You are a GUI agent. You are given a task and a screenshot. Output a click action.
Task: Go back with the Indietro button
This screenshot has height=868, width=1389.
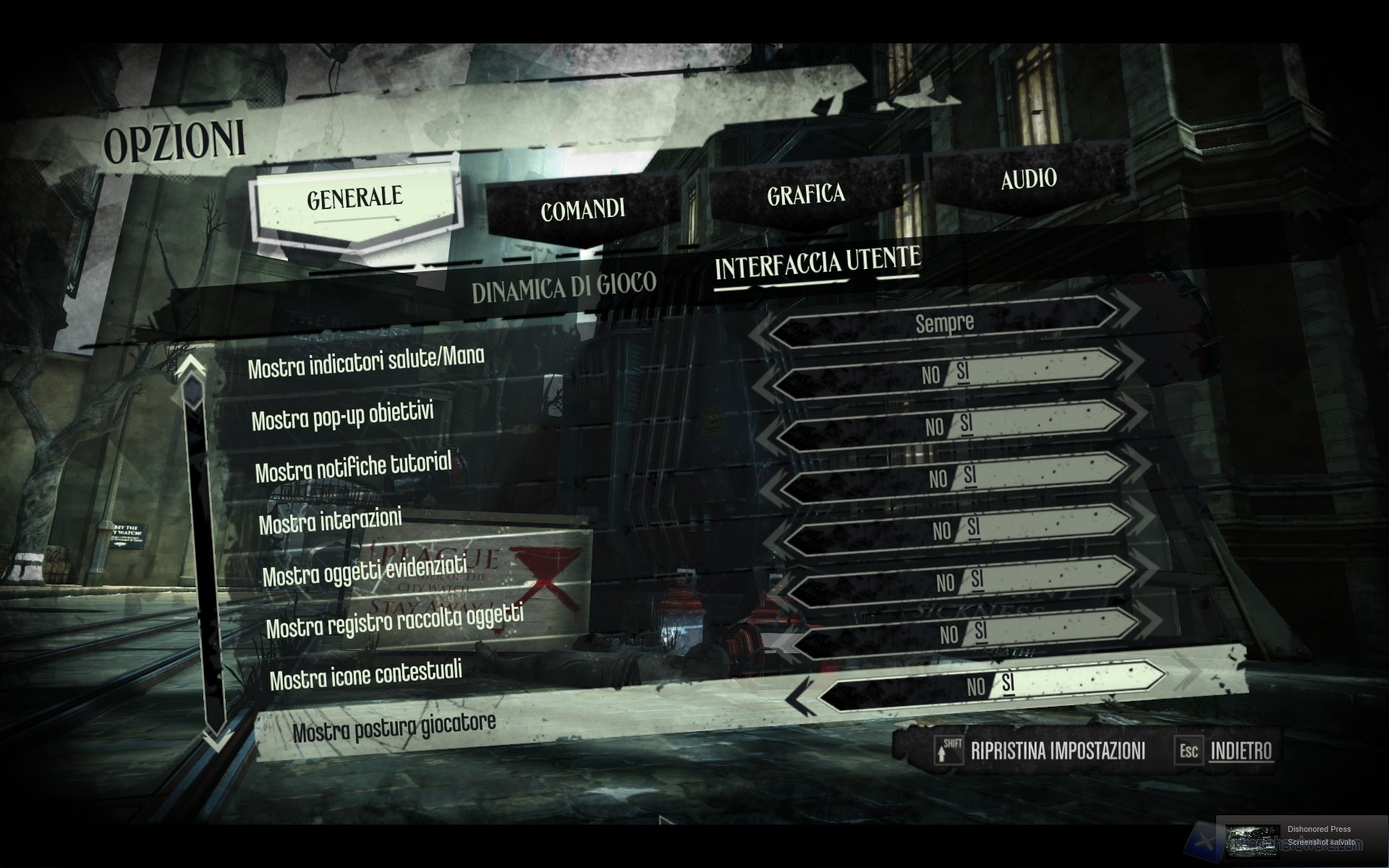pos(1241,751)
